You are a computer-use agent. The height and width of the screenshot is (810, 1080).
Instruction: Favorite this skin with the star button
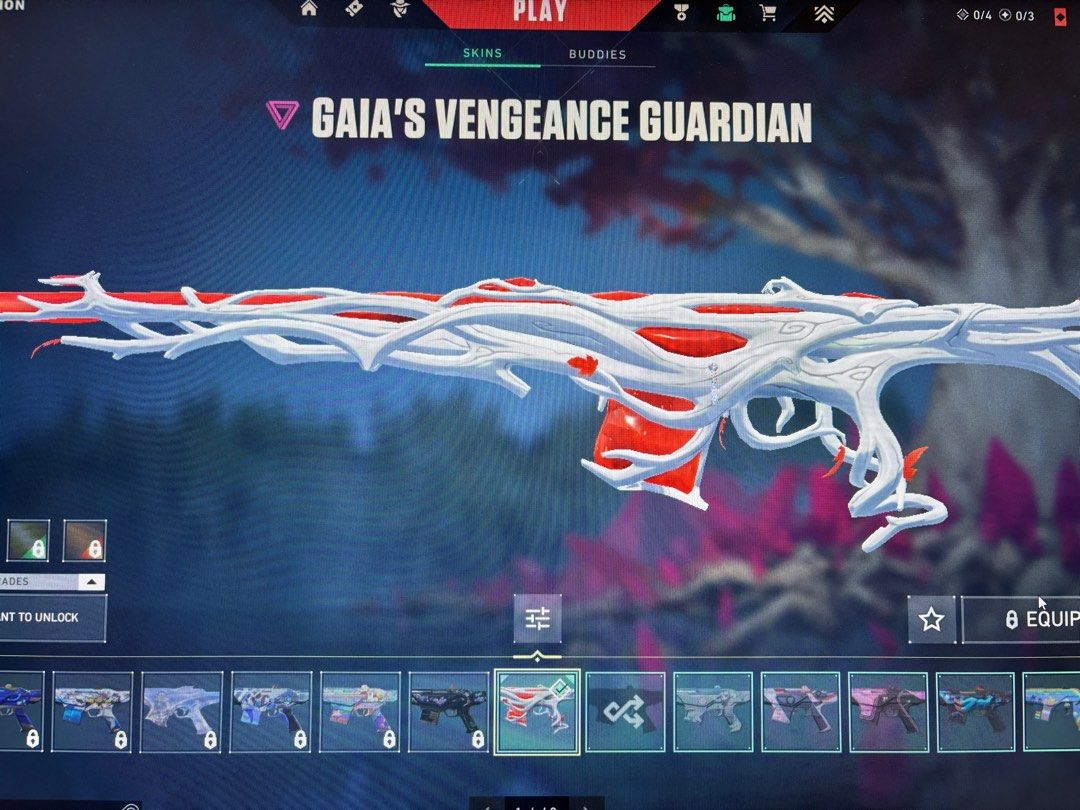931,620
